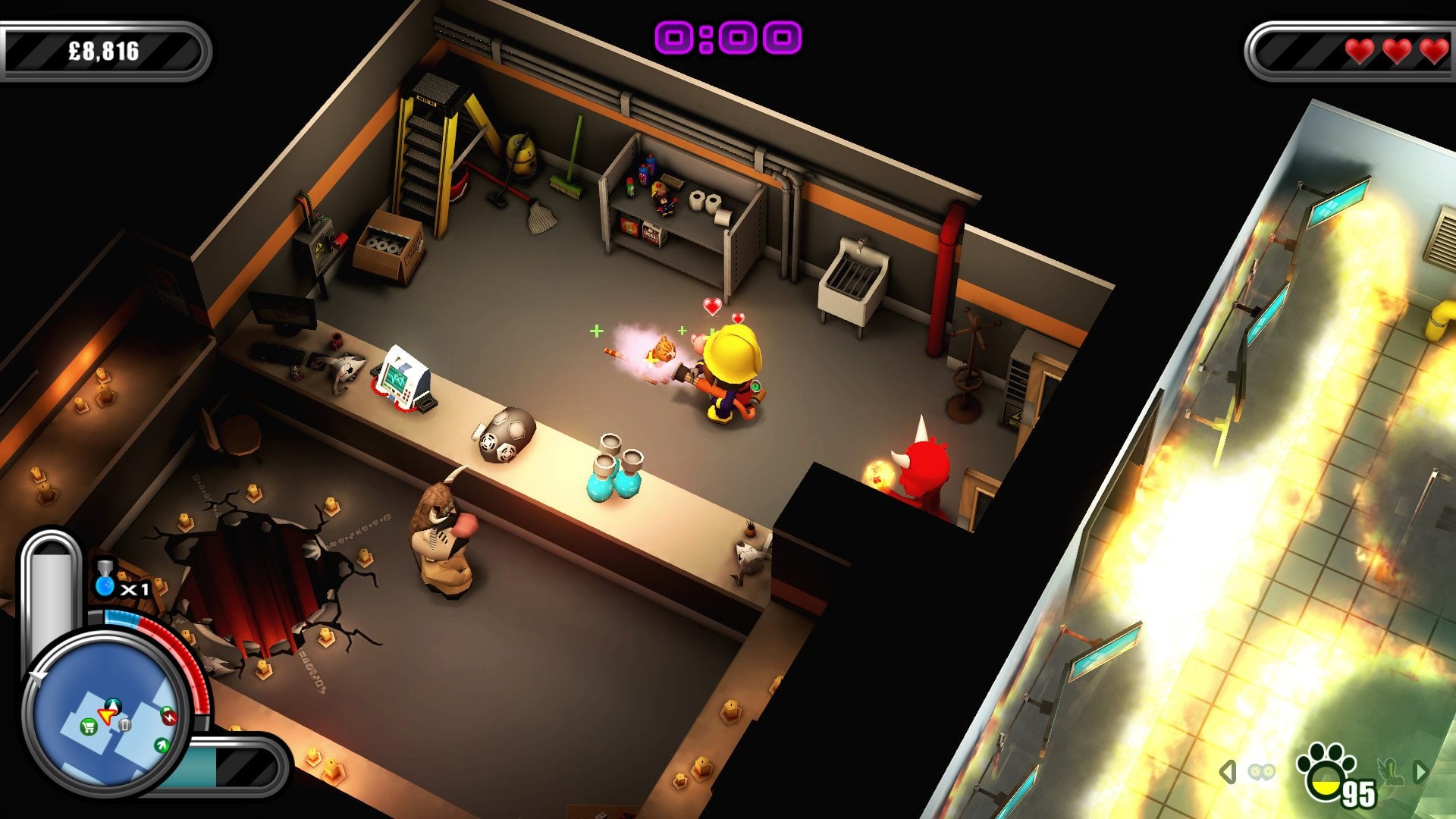Click the winged boot icon beside the 95 counter
1456x819 pixels.
pyautogui.click(x=1391, y=773)
